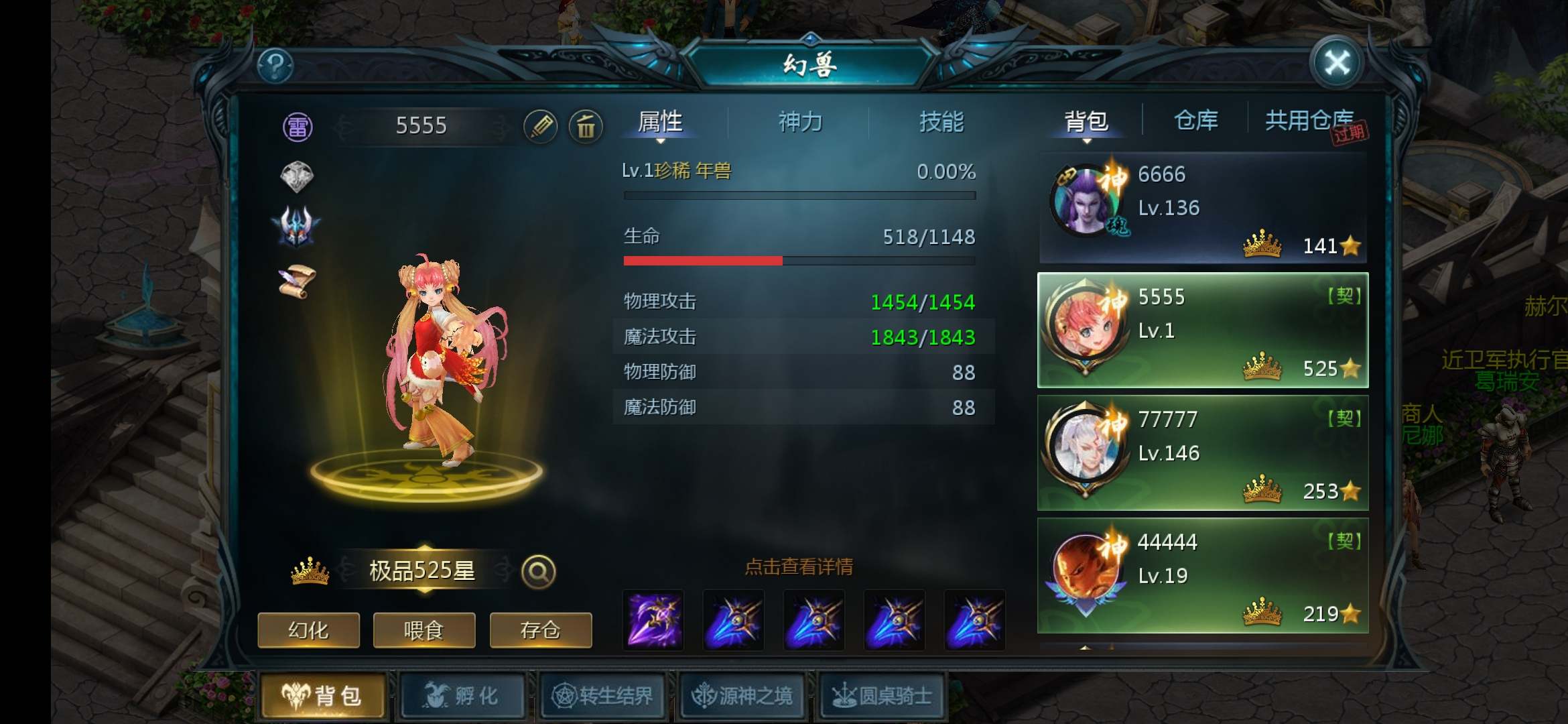Click the silver helmet icon below the gem
Screen dimensions: 1568x724
click(x=297, y=227)
